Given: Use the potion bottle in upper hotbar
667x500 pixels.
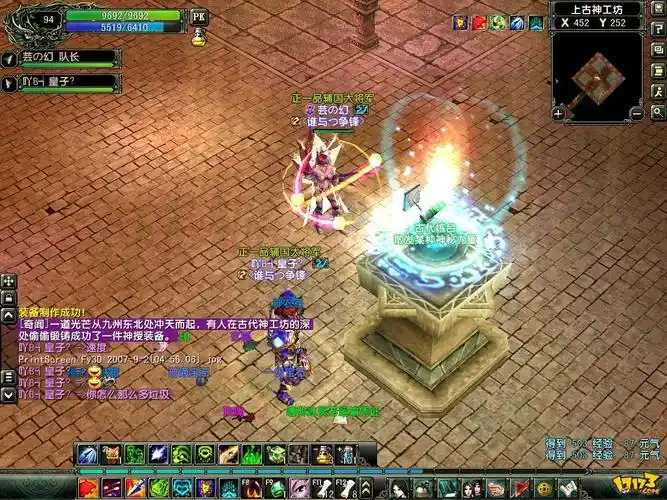Looking at the screenshot, I should click(x=322, y=455).
